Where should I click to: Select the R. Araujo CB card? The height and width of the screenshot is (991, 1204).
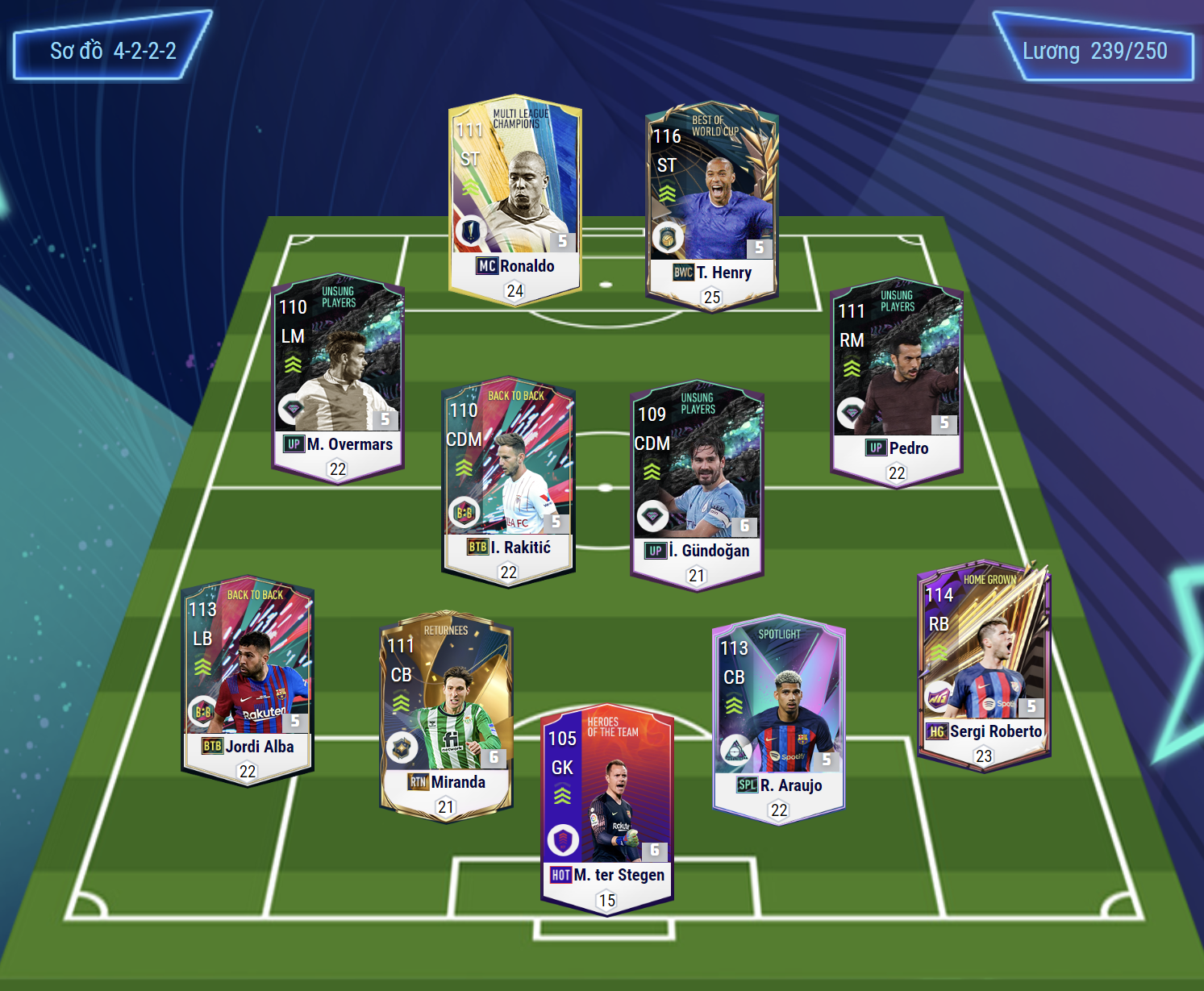pyautogui.click(x=779, y=718)
